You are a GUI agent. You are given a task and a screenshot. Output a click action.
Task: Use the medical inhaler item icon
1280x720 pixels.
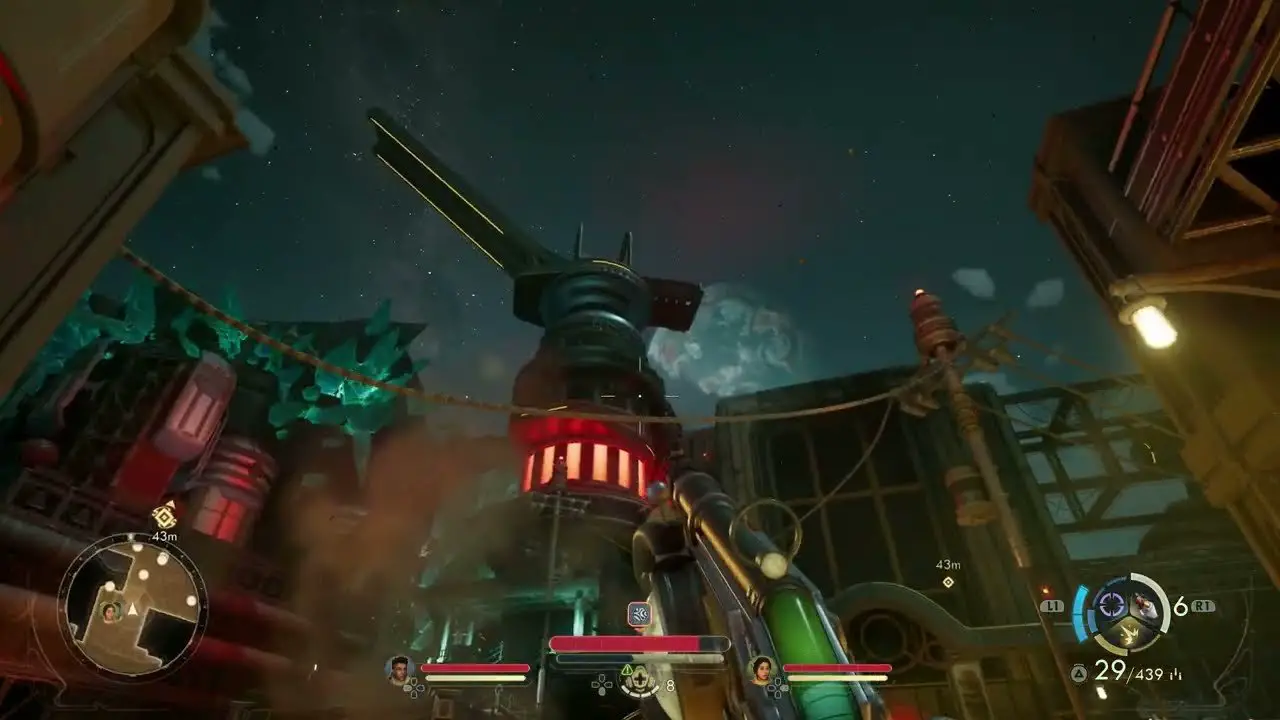pos(637,682)
